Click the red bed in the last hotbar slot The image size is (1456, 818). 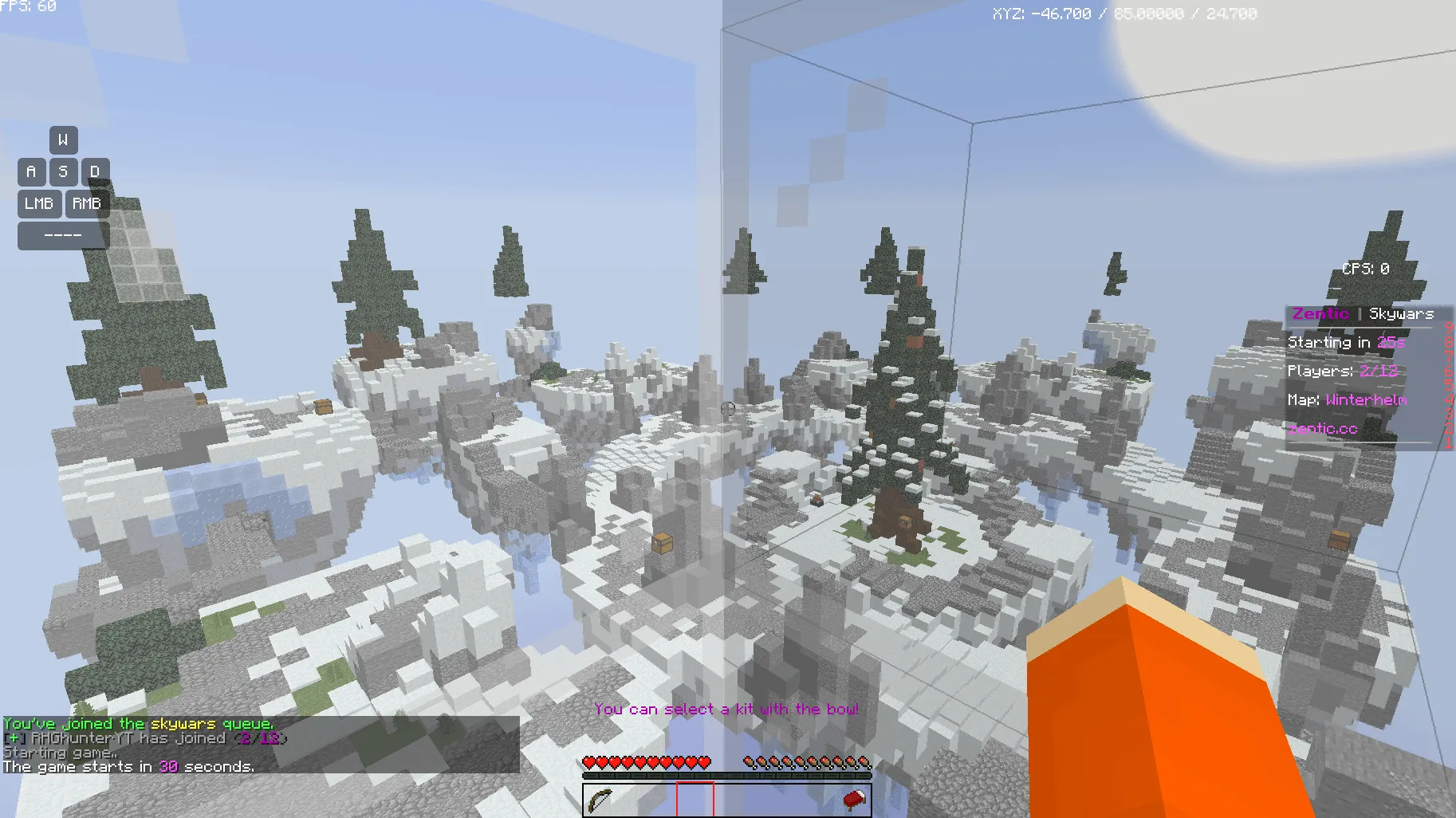pos(852,800)
